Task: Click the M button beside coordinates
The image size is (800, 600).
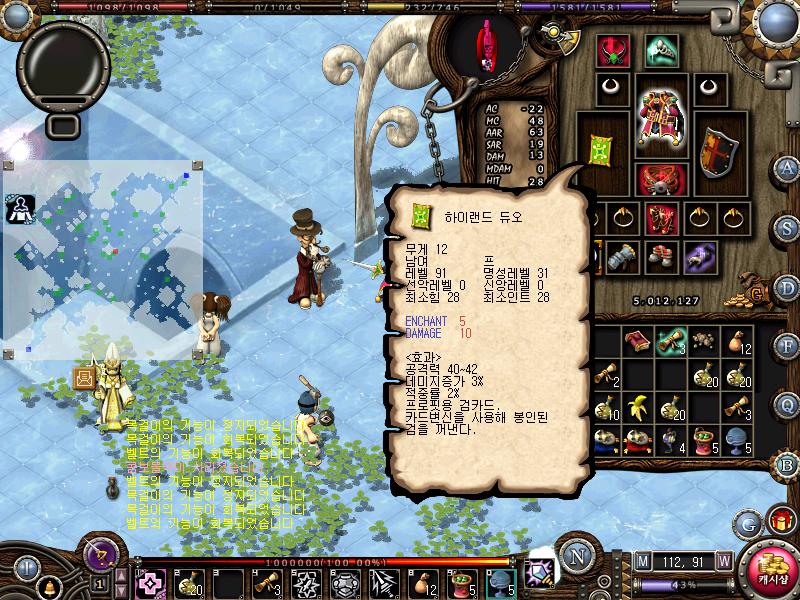Action: tap(641, 559)
